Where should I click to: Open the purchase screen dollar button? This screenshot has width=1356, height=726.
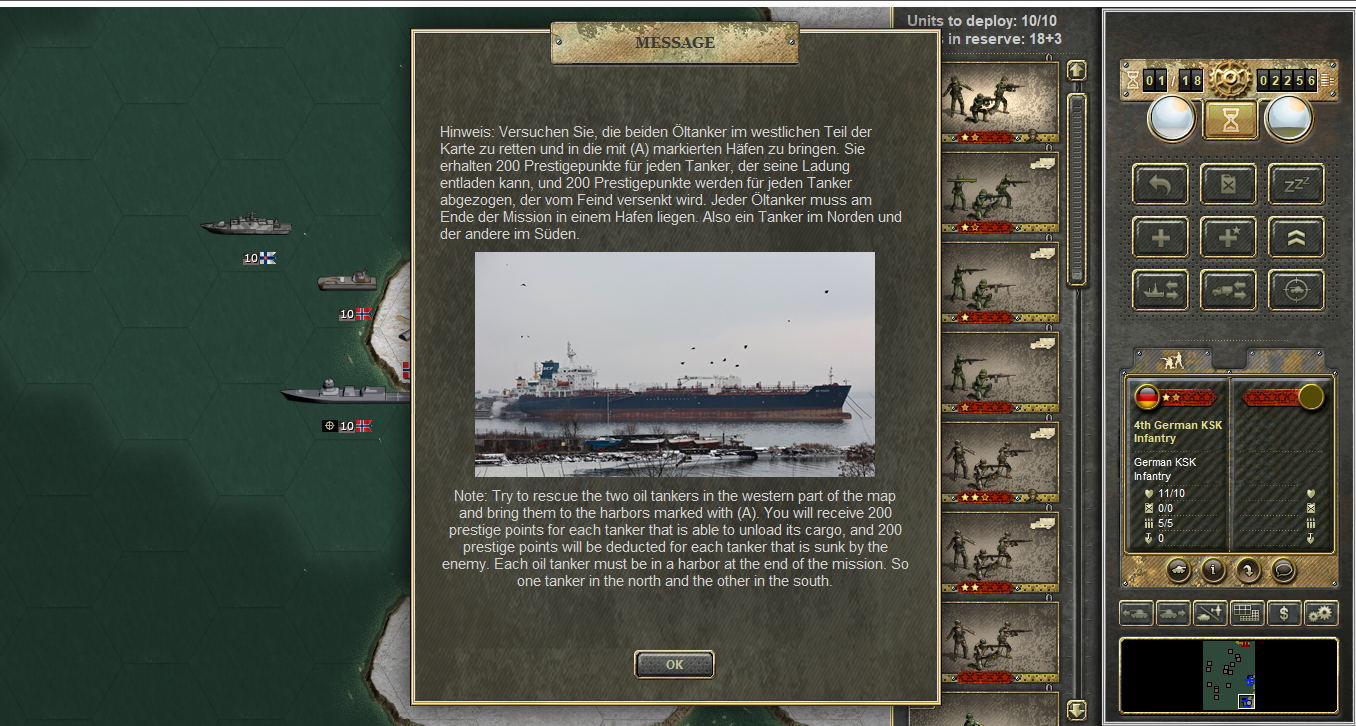pyautogui.click(x=1284, y=613)
